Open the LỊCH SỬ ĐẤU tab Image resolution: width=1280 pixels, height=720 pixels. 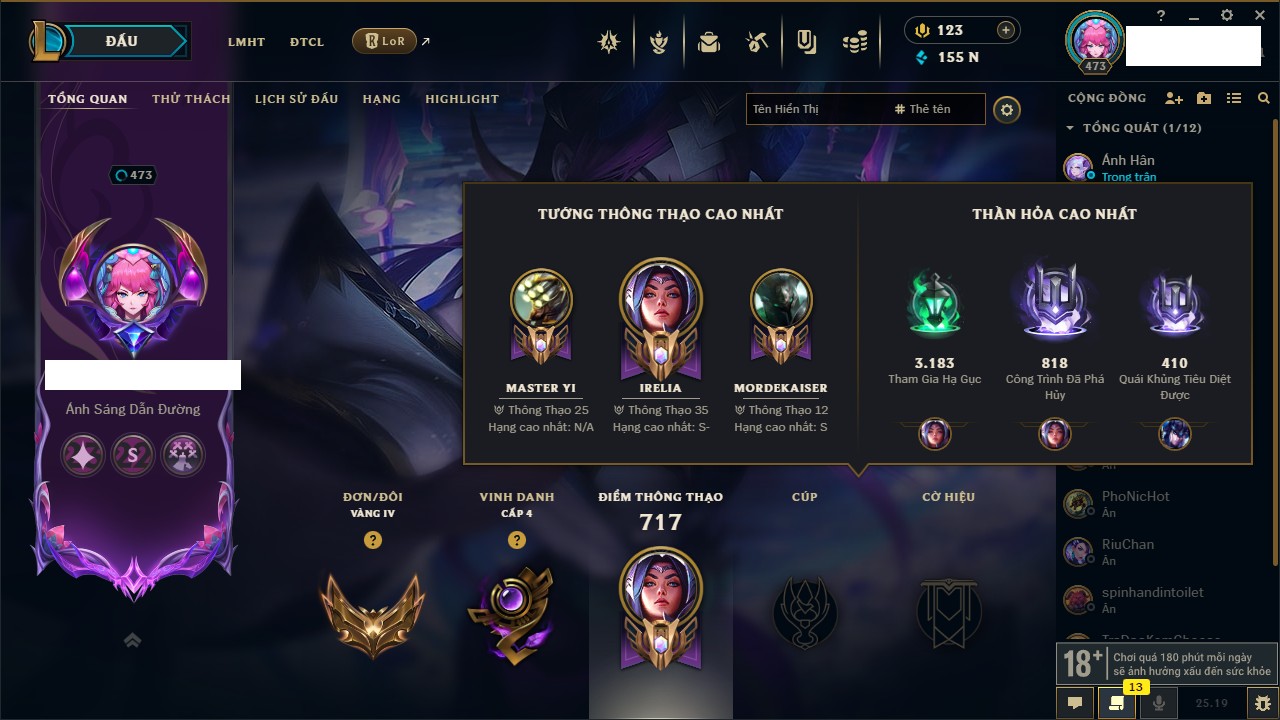point(296,99)
